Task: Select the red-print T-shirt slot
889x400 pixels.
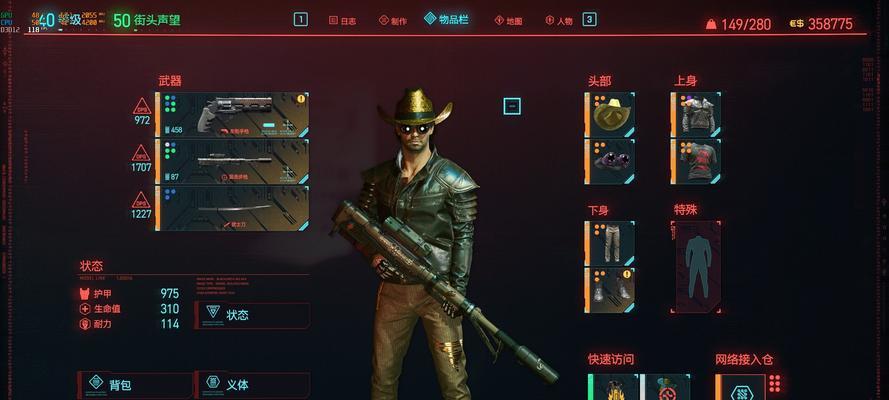Action: [x=696, y=160]
